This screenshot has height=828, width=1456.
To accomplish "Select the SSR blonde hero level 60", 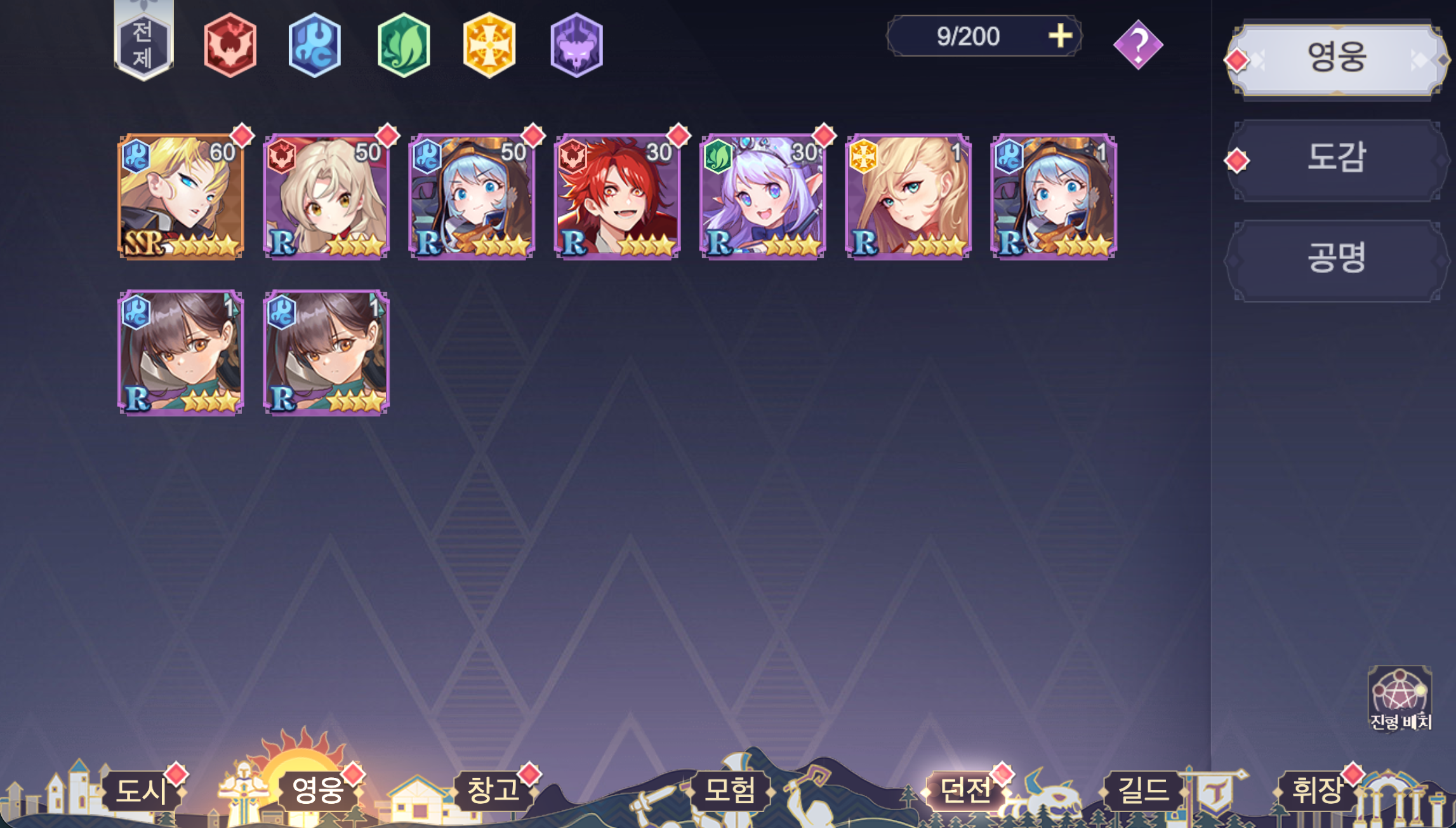I will (182, 196).
